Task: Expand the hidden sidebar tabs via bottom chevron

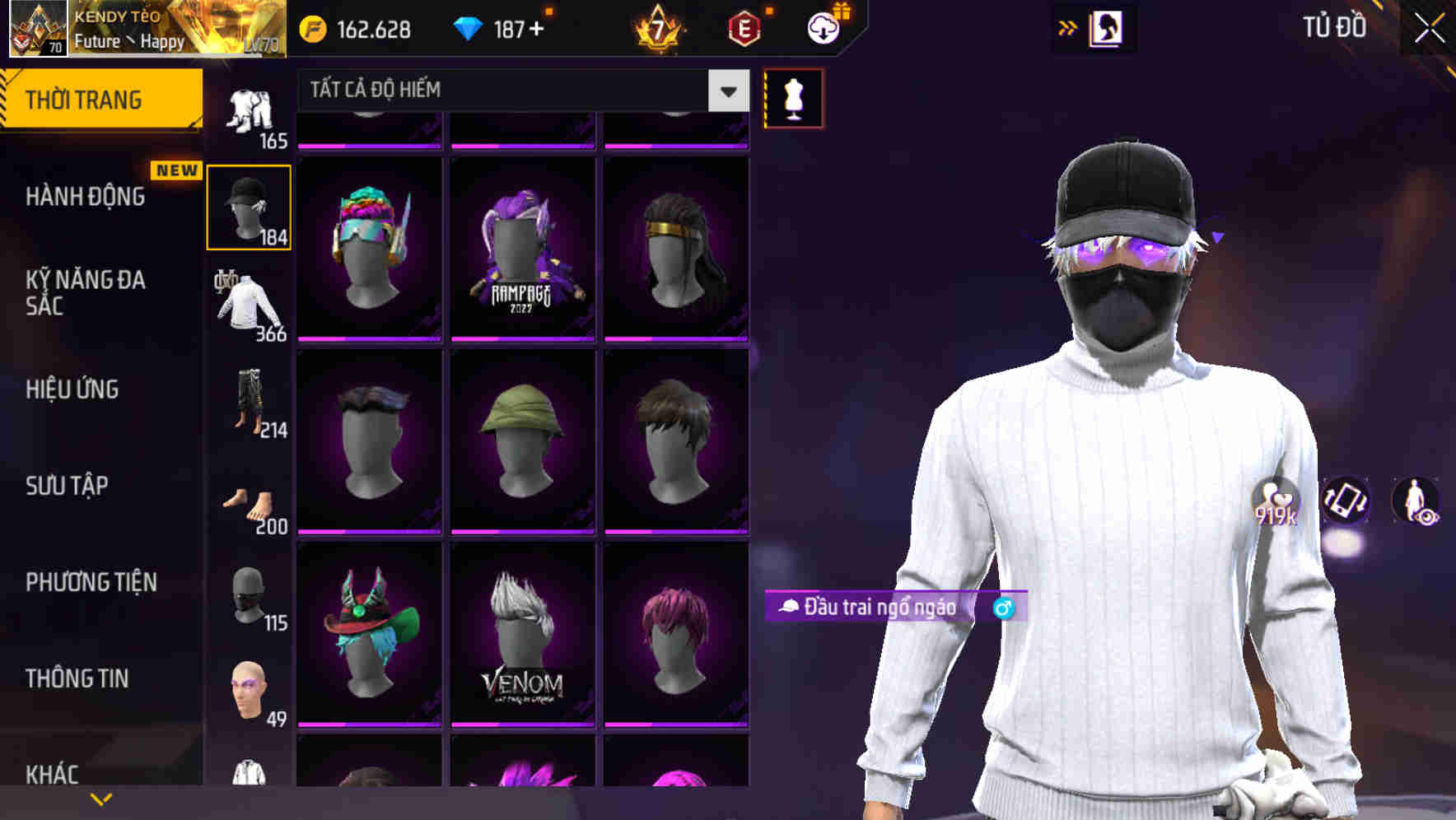Action: tap(101, 798)
